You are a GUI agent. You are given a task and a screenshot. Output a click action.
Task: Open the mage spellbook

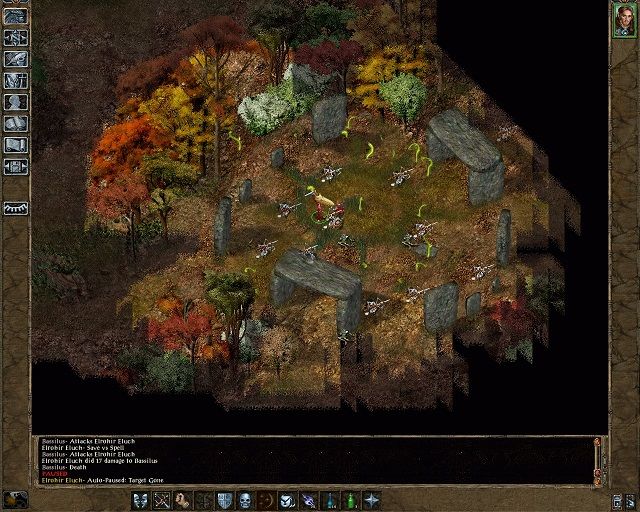point(15,123)
